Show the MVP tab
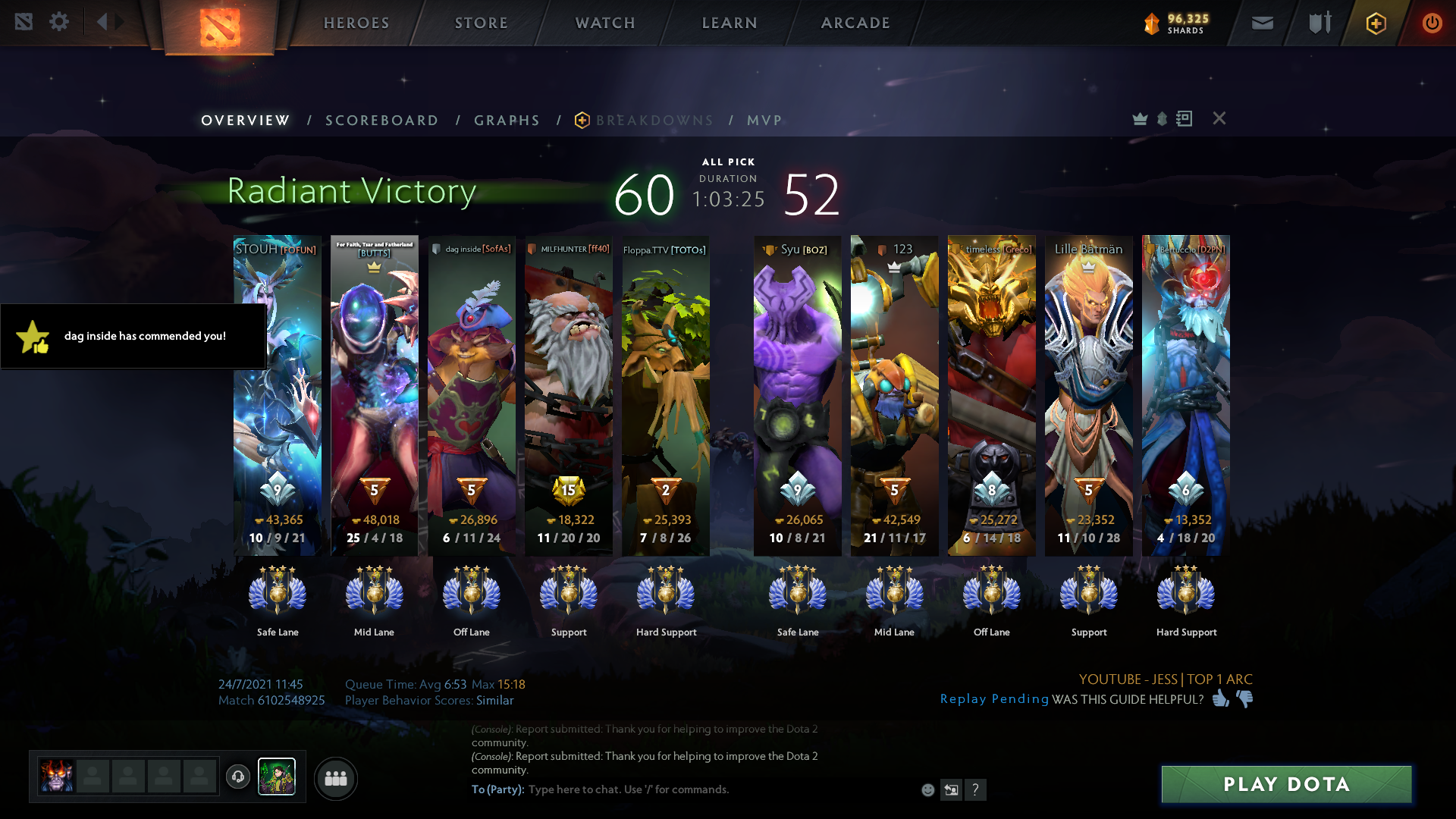 click(764, 121)
